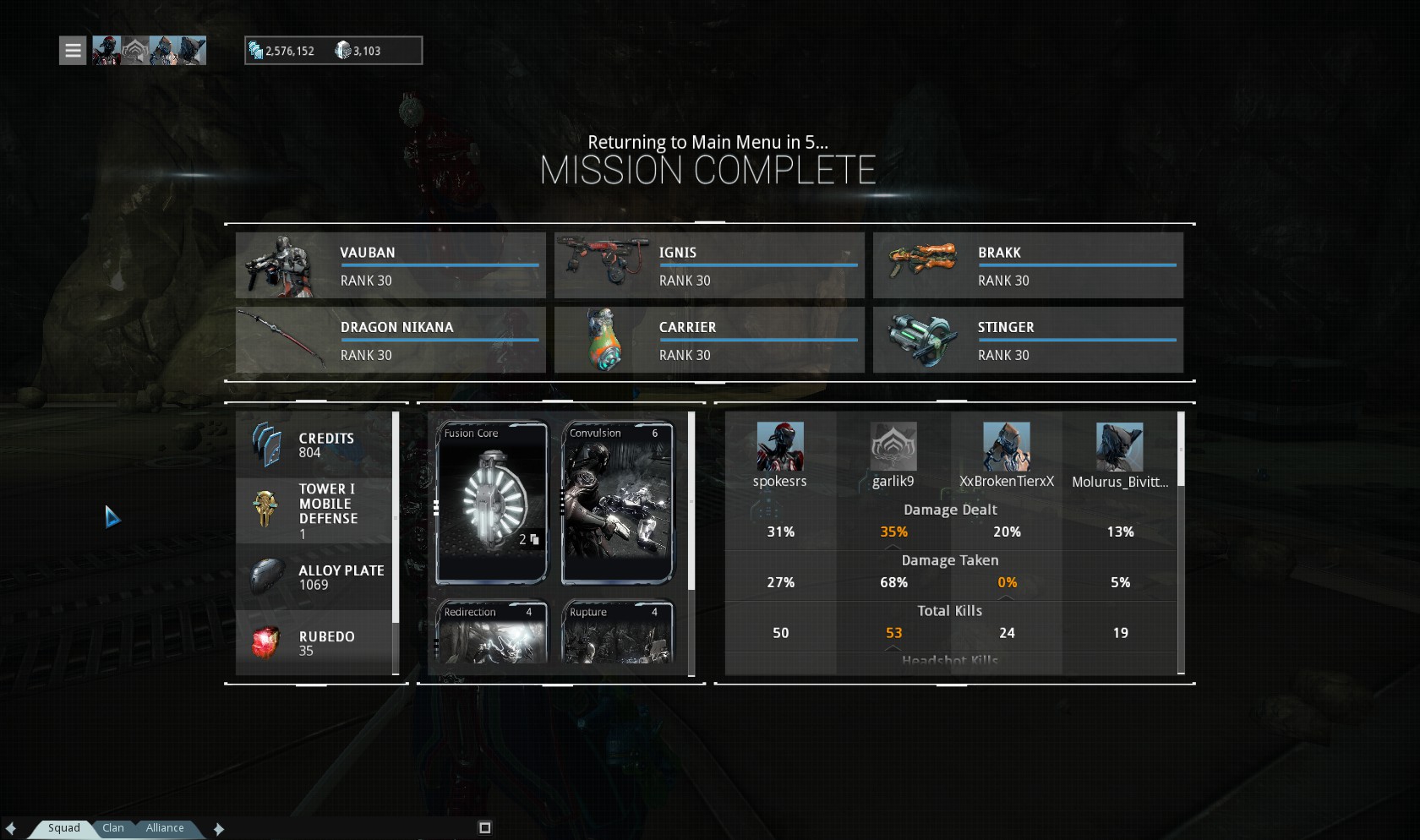Image resolution: width=1420 pixels, height=840 pixels.
Task: Select the Carrier sentinel panel
Action: (x=709, y=340)
